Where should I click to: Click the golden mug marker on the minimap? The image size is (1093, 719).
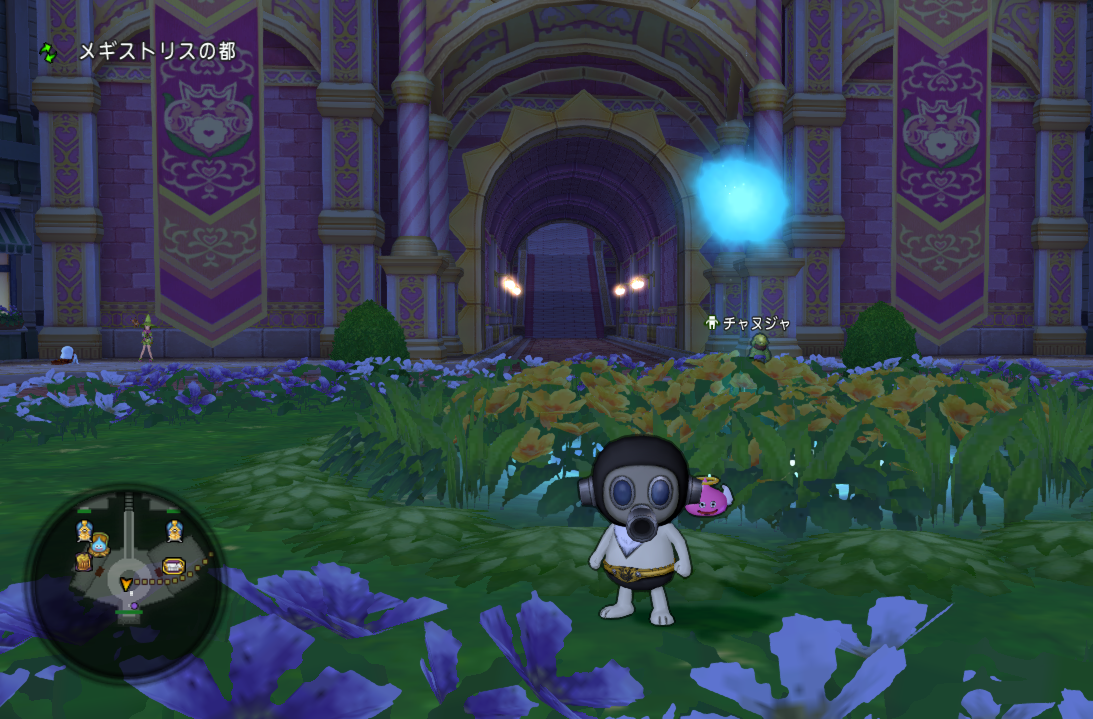pos(83,562)
